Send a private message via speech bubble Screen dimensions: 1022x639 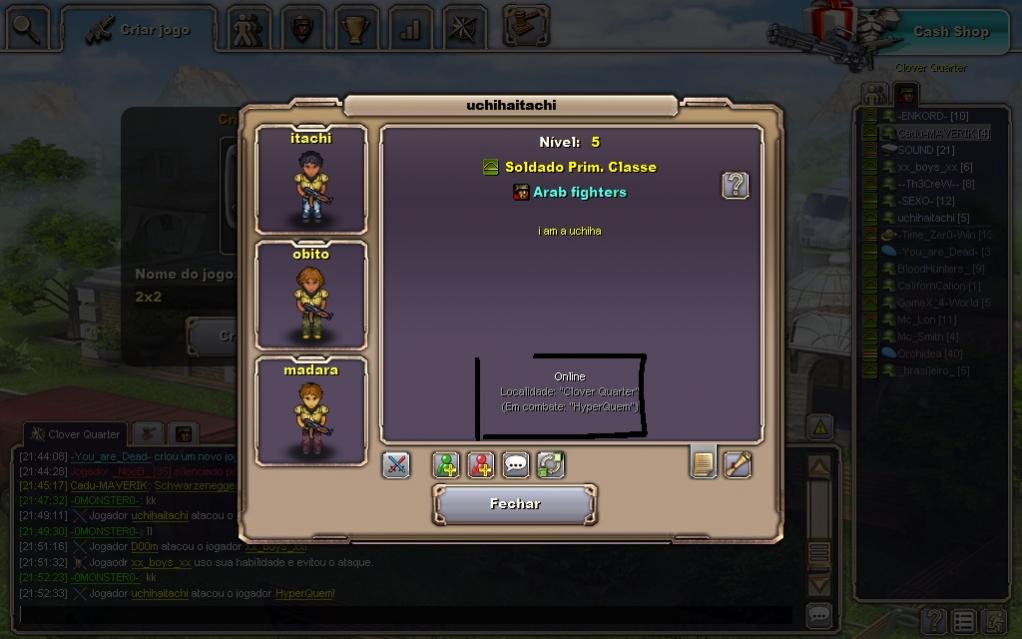pos(516,465)
